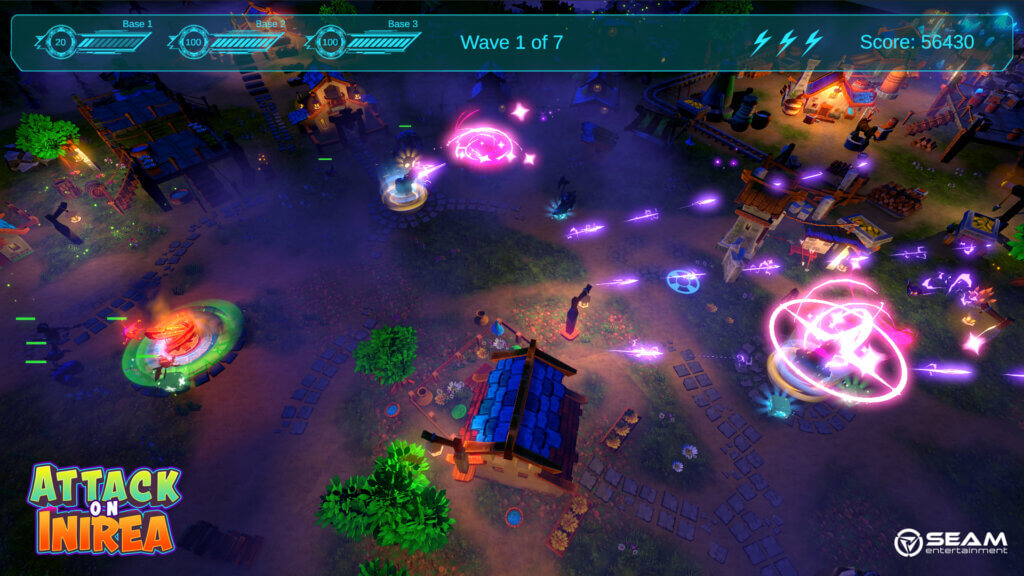
Task: Click the Attack on Inirea logo
Action: click(x=103, y=507)
